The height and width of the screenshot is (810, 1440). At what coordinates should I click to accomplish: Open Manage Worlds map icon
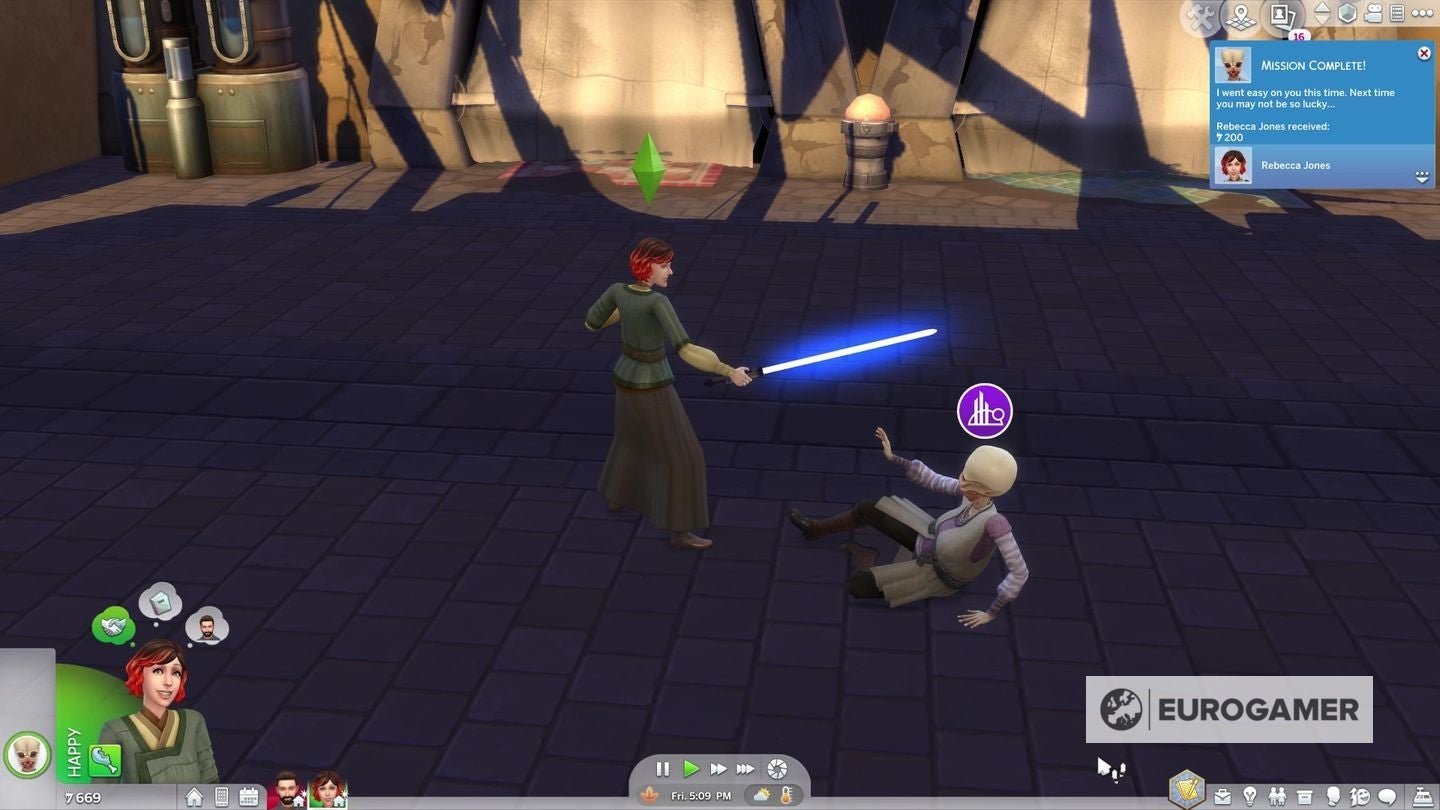[1240, 15]
